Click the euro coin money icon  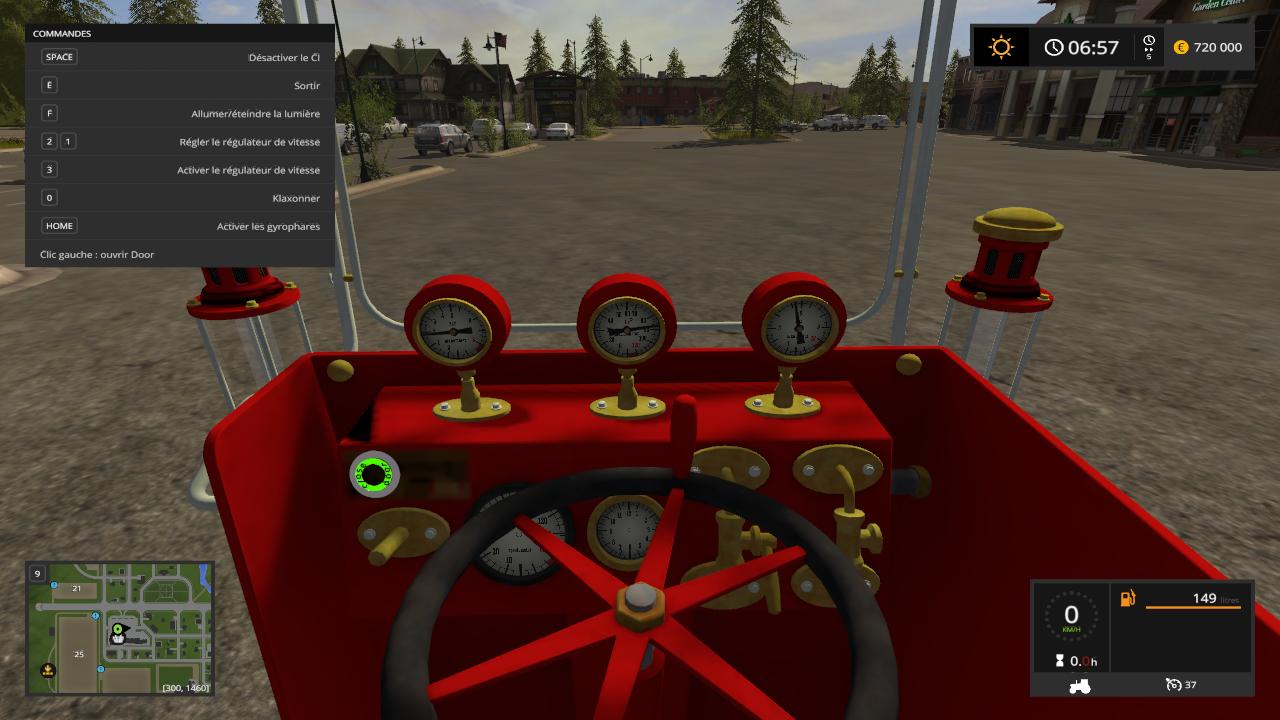[x=1181, y=47]
